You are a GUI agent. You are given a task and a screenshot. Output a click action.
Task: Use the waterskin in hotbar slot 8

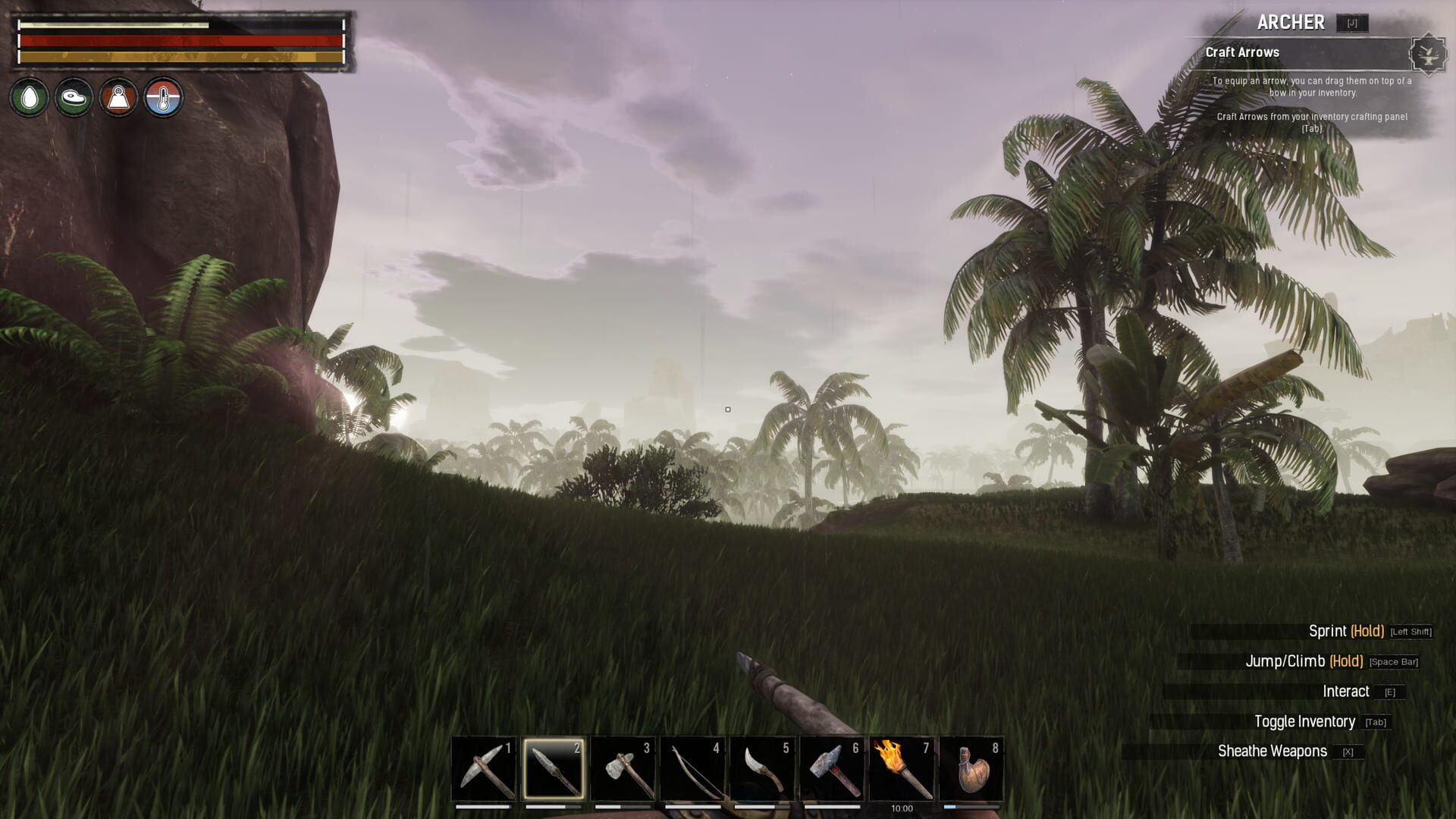tap(972, 768)
